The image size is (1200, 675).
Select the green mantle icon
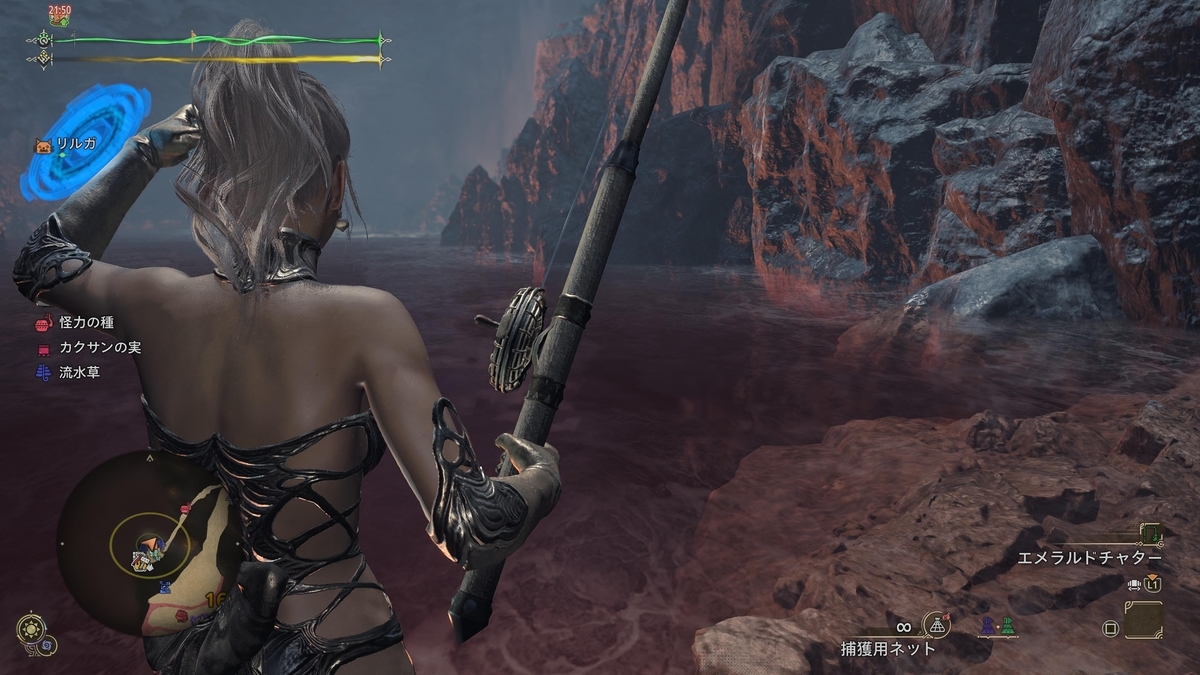[x=1007, y=627]
